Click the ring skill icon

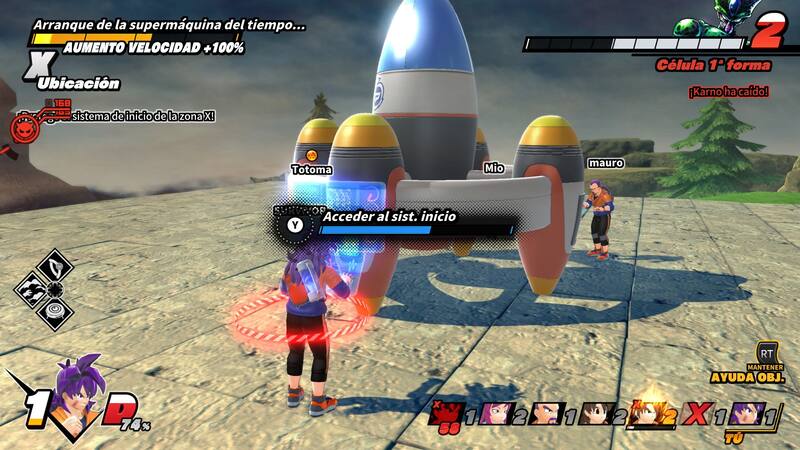pyautogui.click(x=57, y=267)
